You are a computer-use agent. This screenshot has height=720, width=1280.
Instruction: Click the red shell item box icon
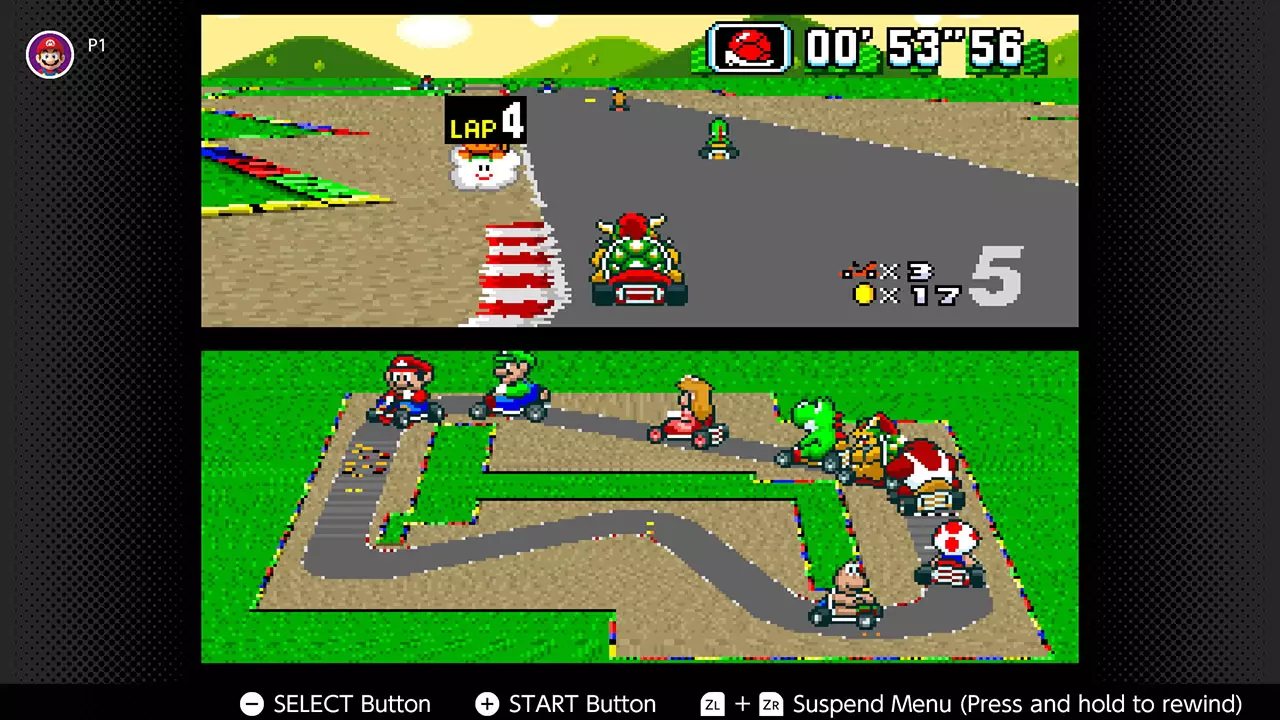coord(750,47)
